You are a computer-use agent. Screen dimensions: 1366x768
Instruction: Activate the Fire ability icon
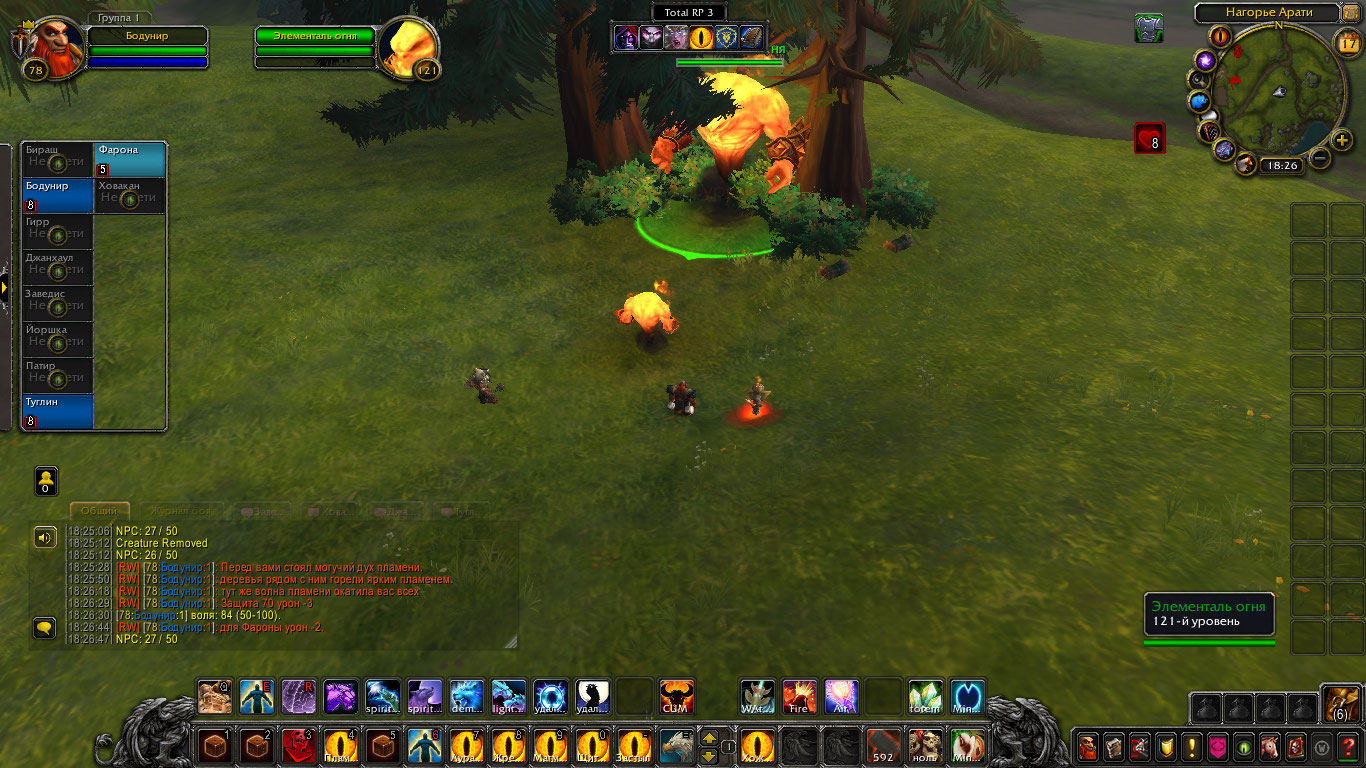pos(799,697)
